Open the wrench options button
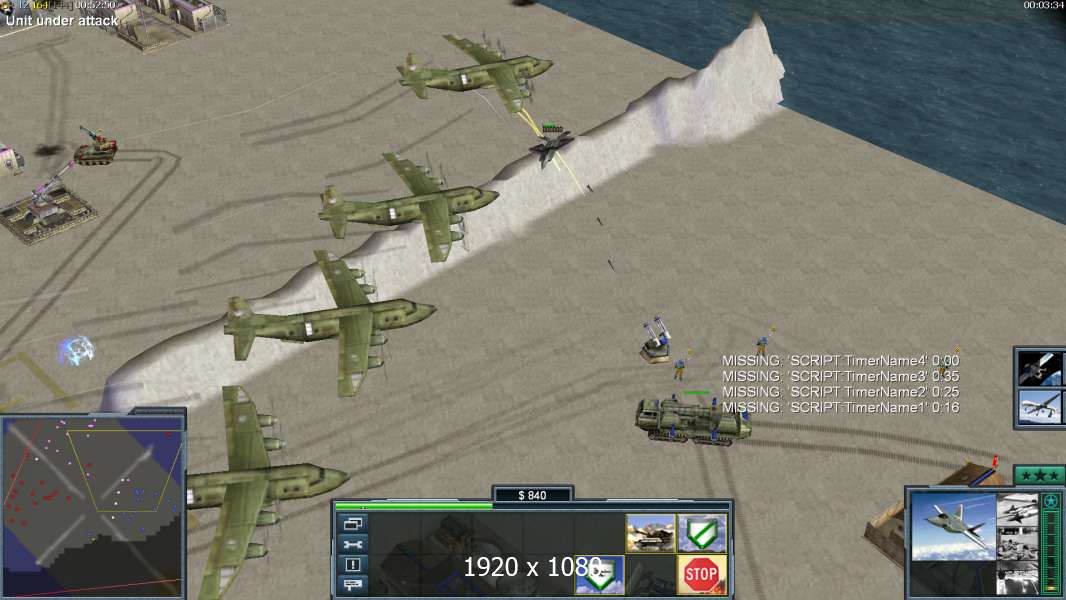The image size is (1066, 600). (x=354, y=543)
